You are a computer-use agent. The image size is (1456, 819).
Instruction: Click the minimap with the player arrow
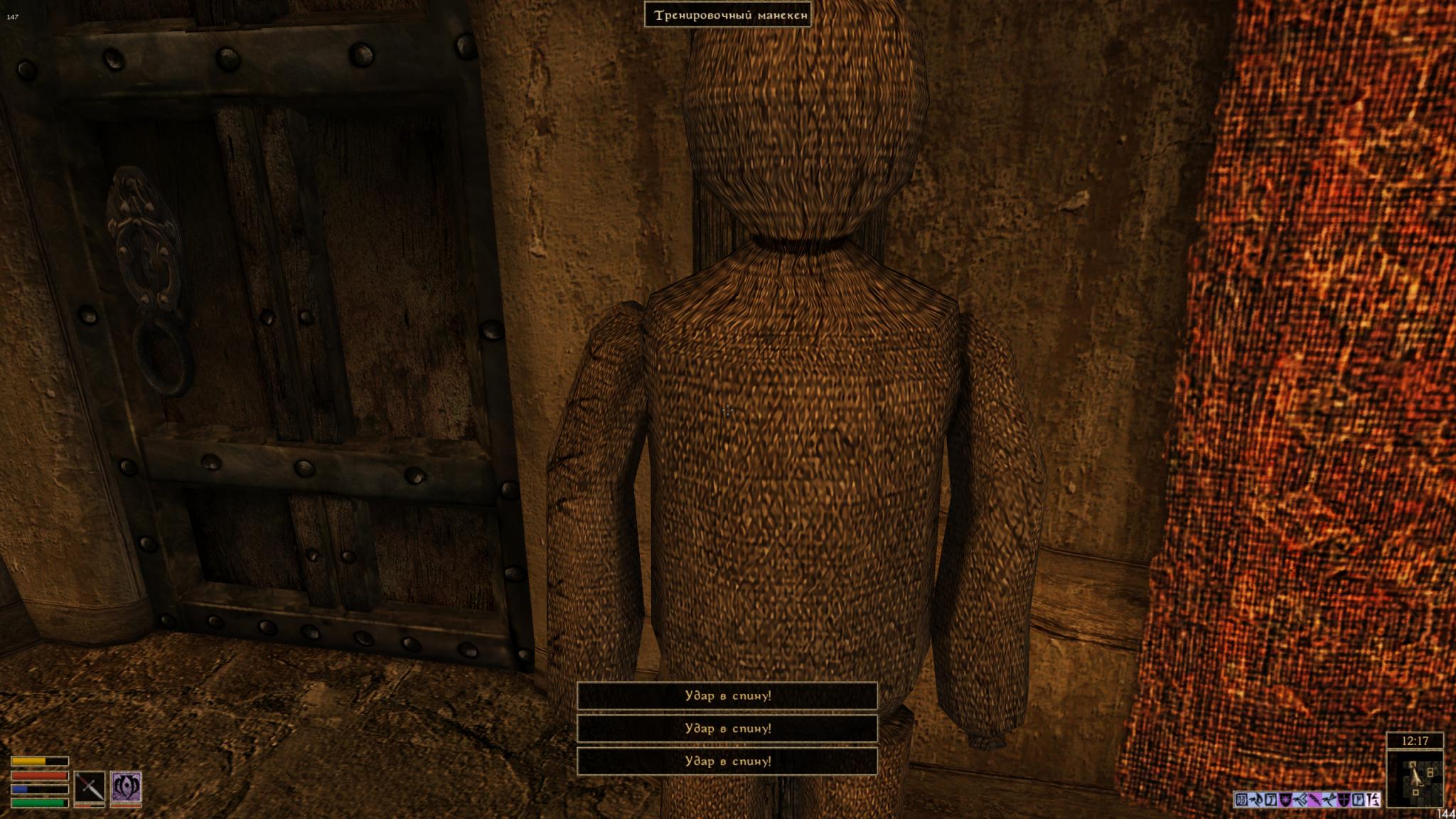click(x=1415, y=780)
